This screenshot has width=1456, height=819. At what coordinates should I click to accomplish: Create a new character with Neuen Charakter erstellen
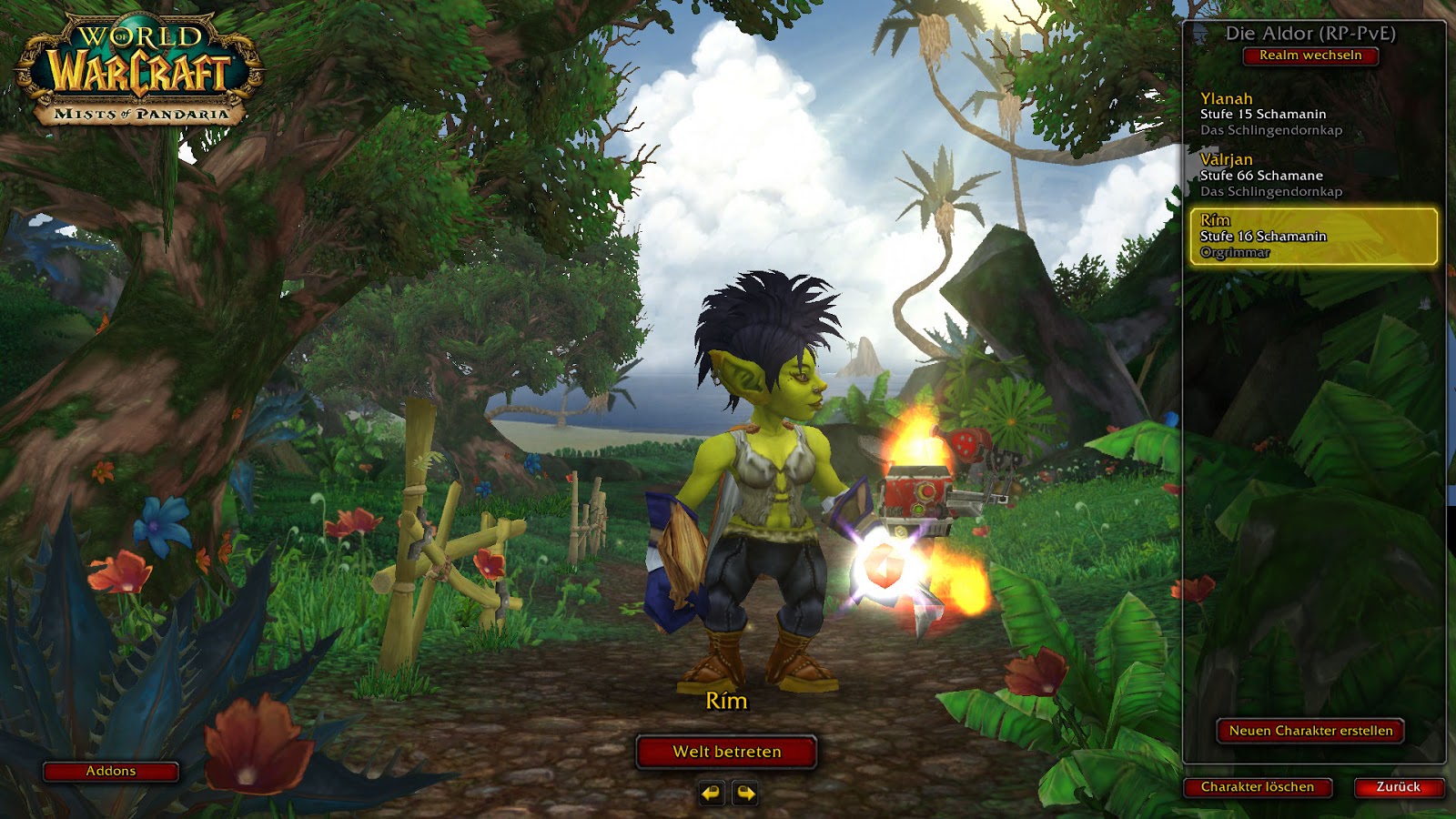click(x=1310, y=731)
